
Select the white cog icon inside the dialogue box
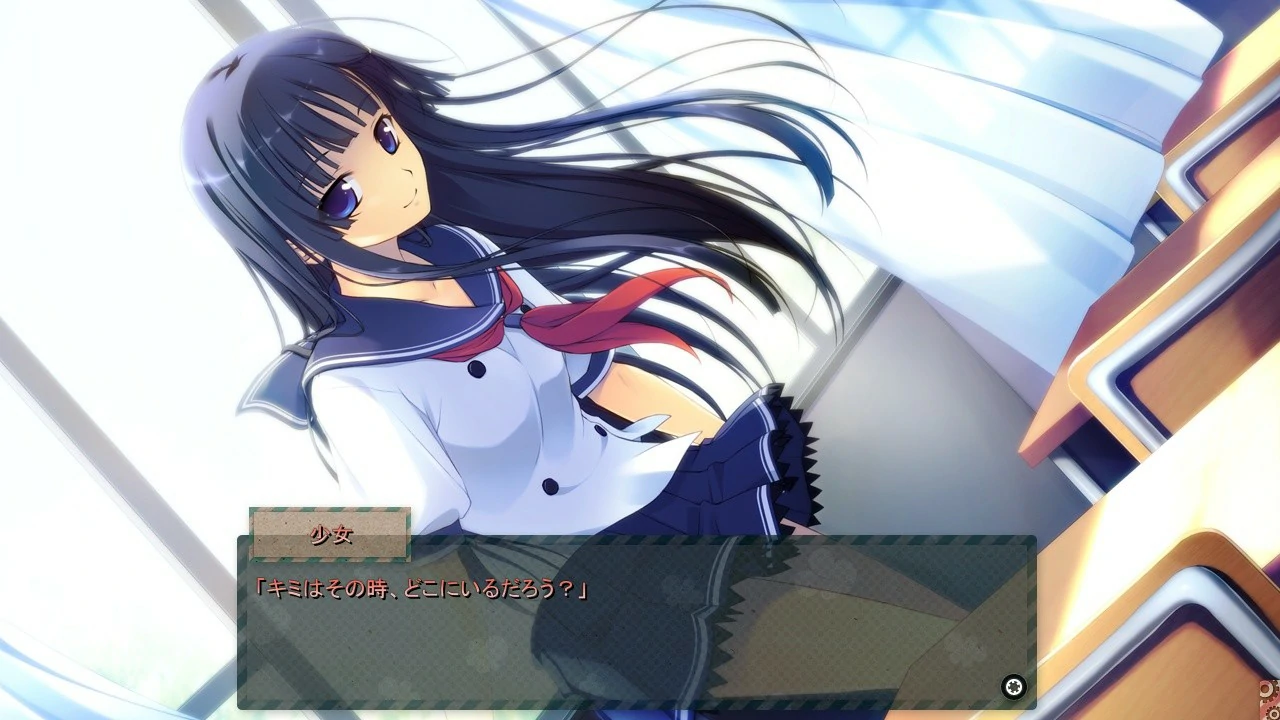[1013, 686]
